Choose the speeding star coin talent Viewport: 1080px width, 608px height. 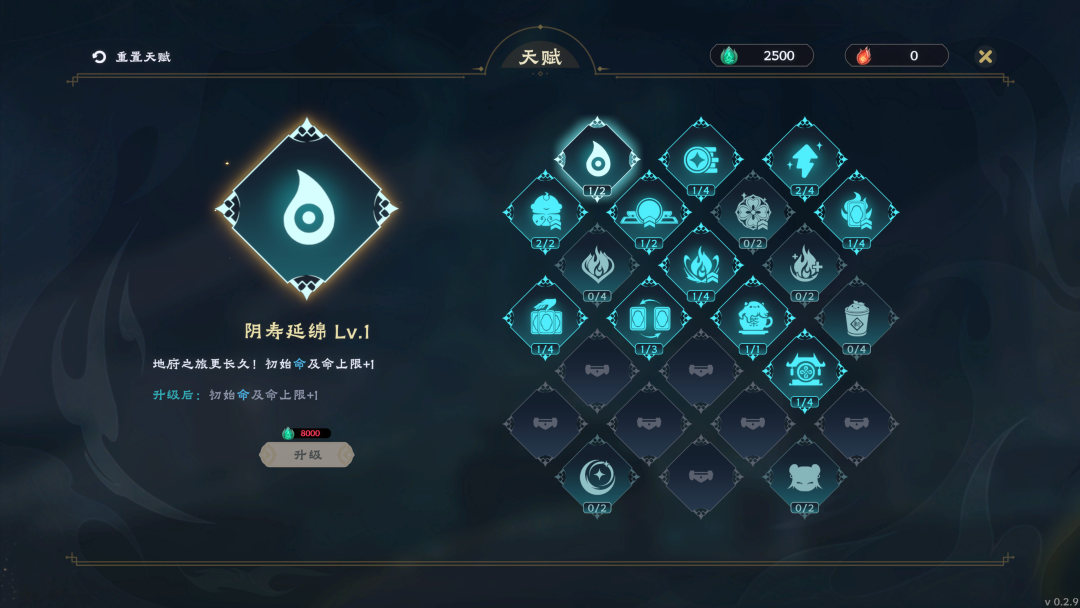click(x=700, y=158)
